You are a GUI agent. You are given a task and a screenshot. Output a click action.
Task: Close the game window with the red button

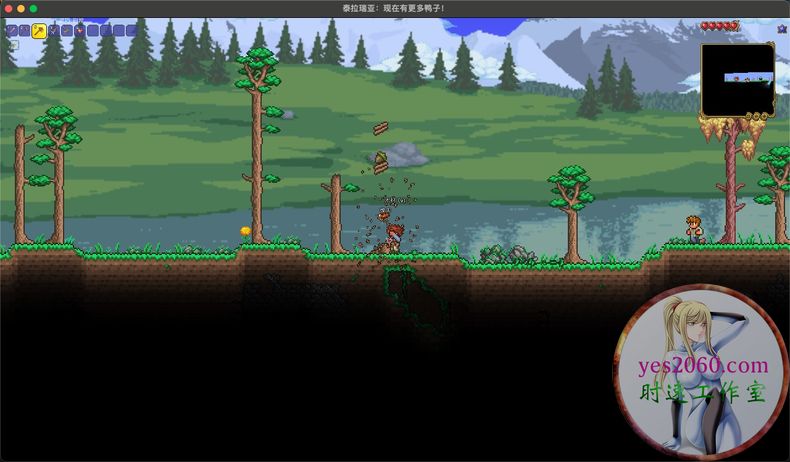(7, 8)
